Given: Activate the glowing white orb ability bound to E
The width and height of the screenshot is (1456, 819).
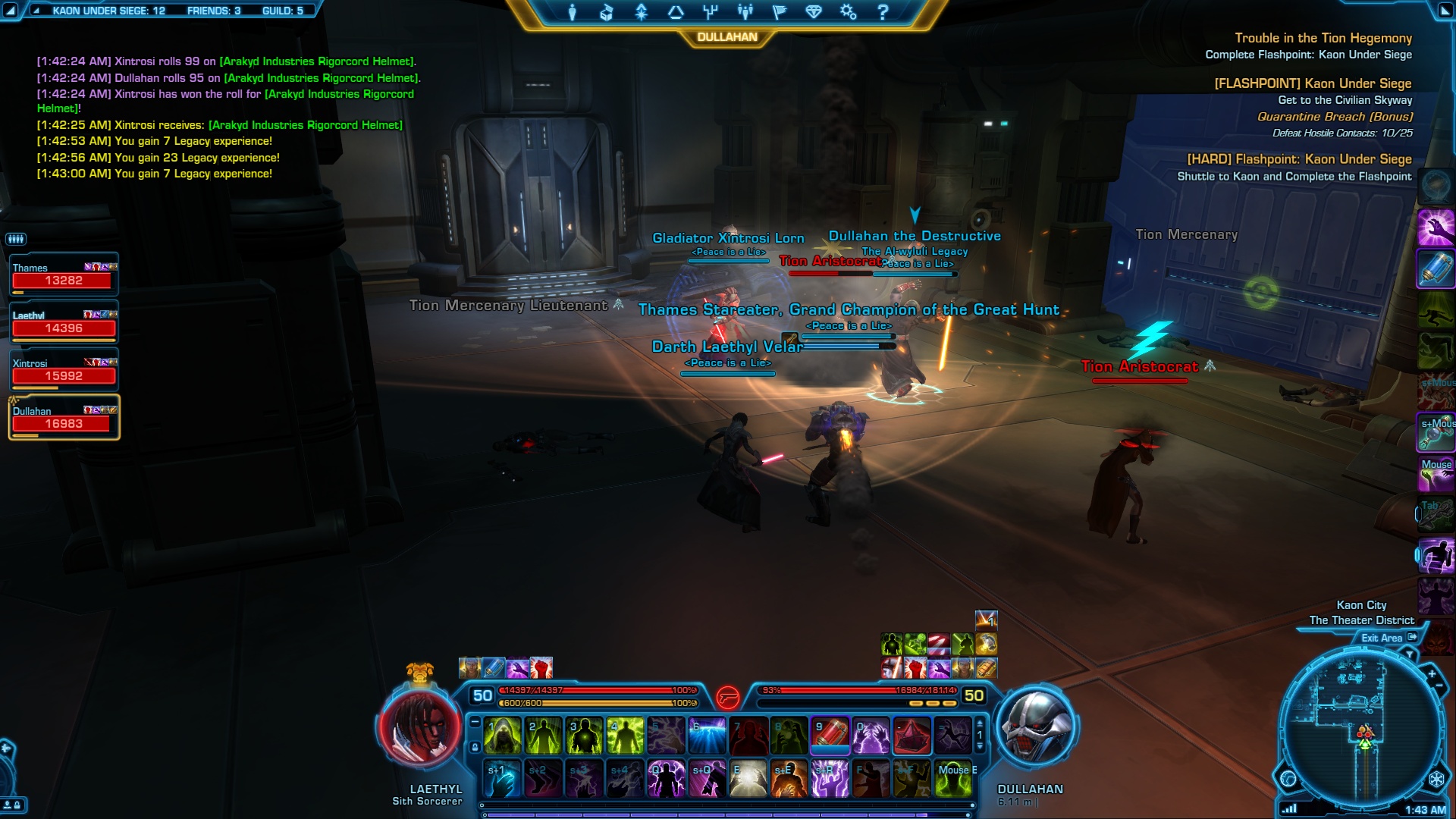Looking at the screenshot, I should [748, 780].
